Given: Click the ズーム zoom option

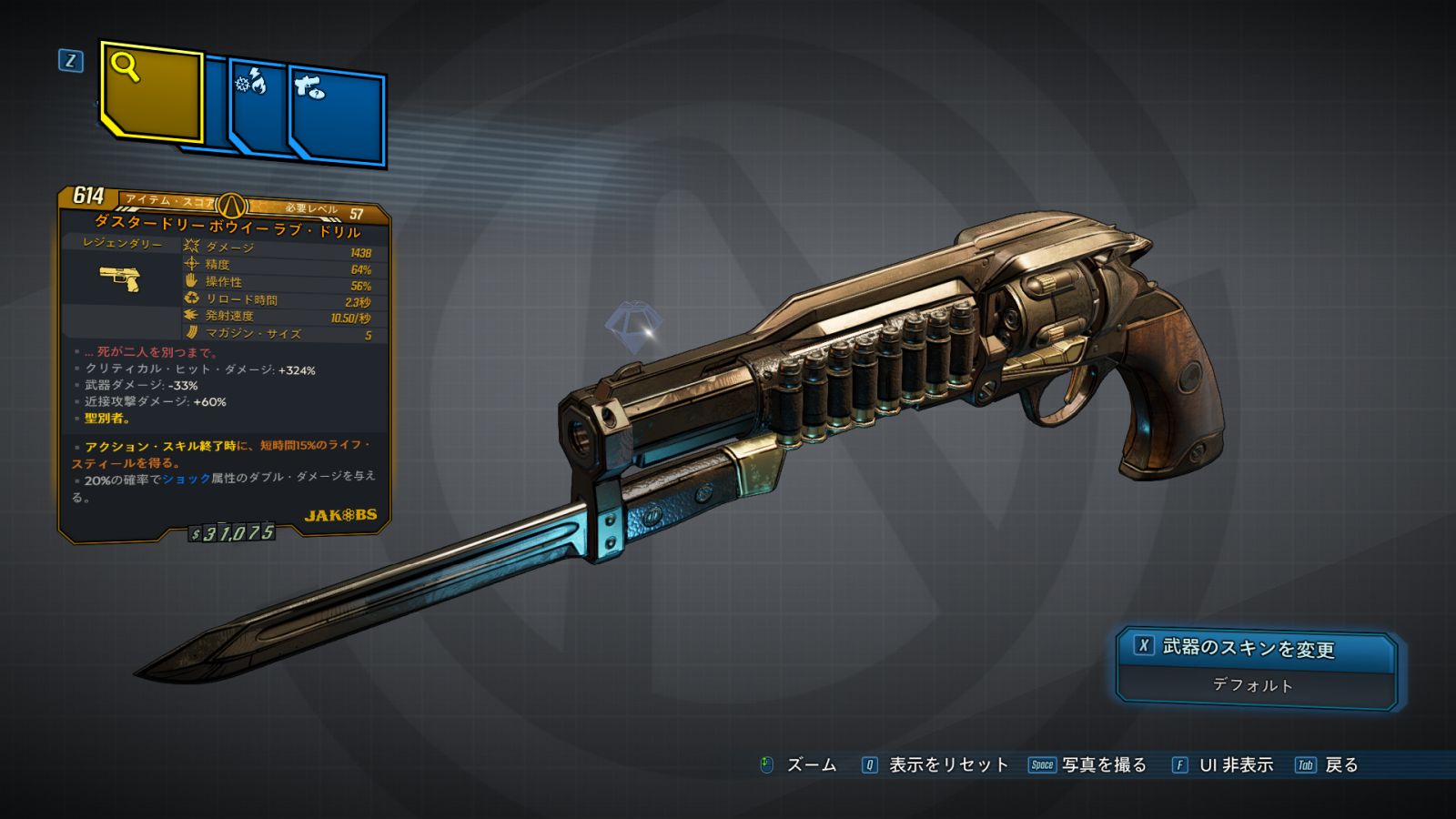Looking at the screenshot, I should 800,765.
